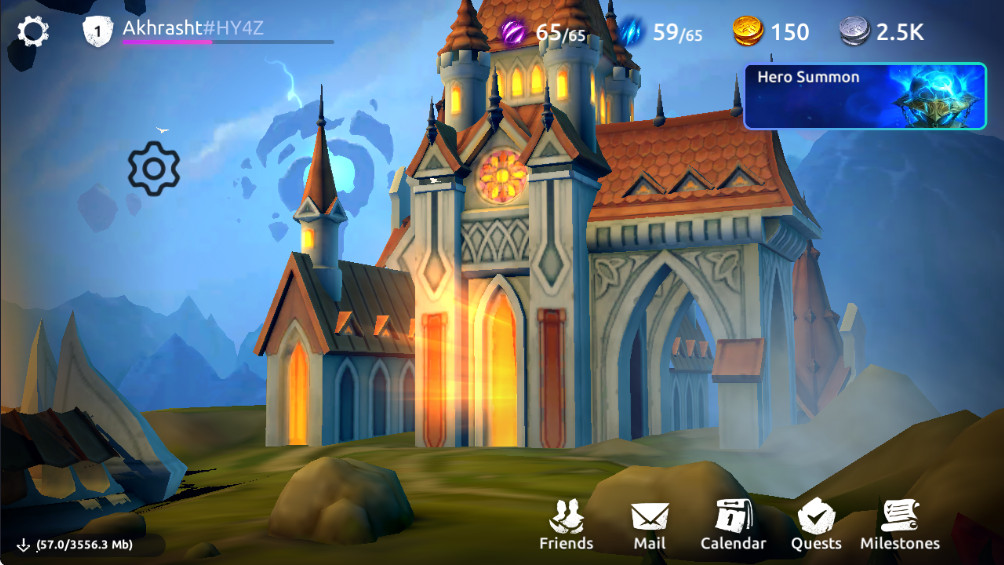
Task: Open settings via the white gear icon
Action: point(33,32)
